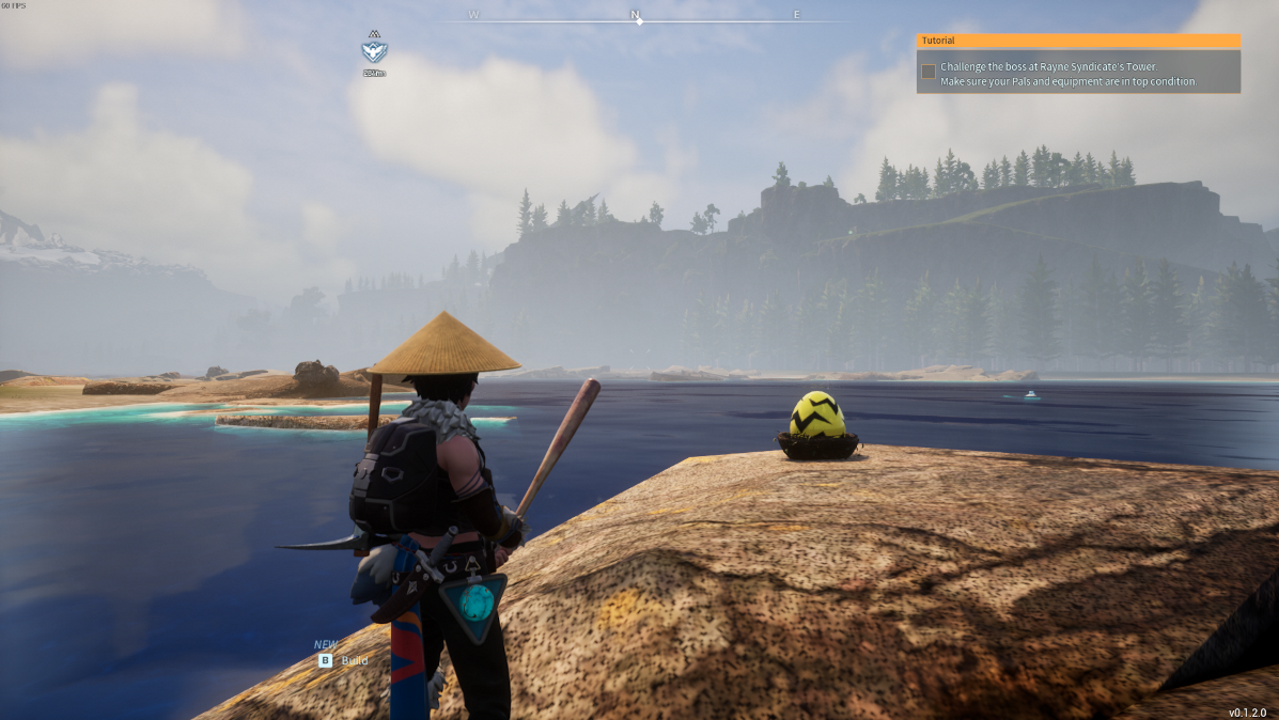Select the north marker on the compass
This screenshot has height=720, width=1279.
[x=635, y=15]
